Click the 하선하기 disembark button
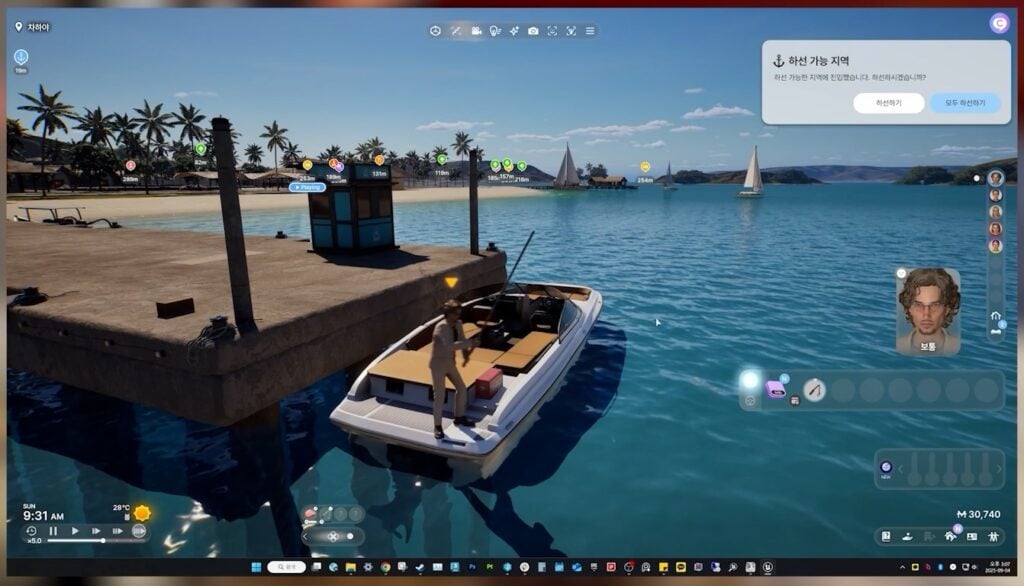 tap(888, 103)
